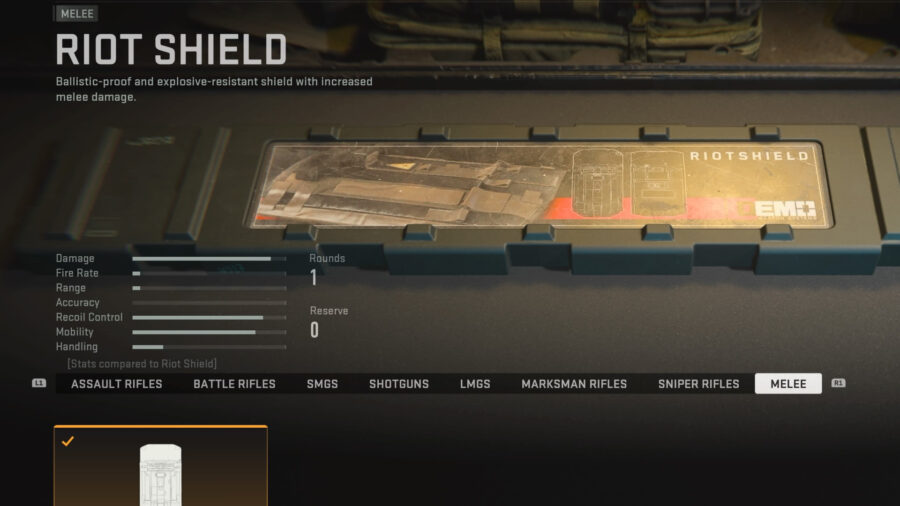Choose the LMGs category tab

(x=475, y=384)
